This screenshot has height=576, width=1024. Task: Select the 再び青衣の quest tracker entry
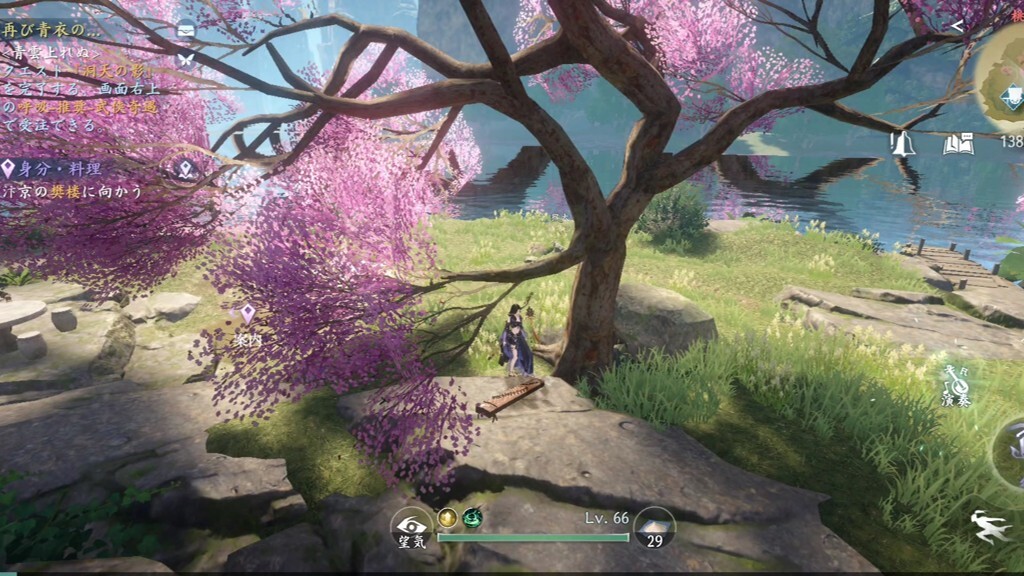coord(52,29)
